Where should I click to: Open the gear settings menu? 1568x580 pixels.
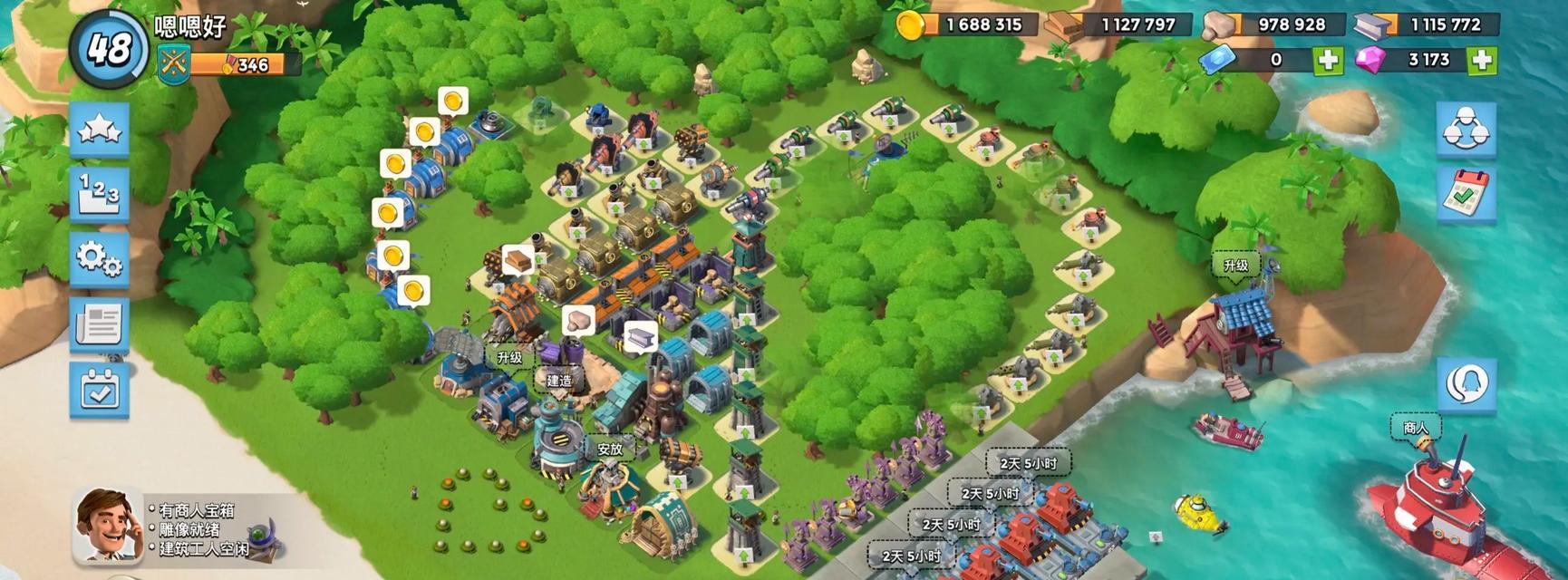click(100, 259)
